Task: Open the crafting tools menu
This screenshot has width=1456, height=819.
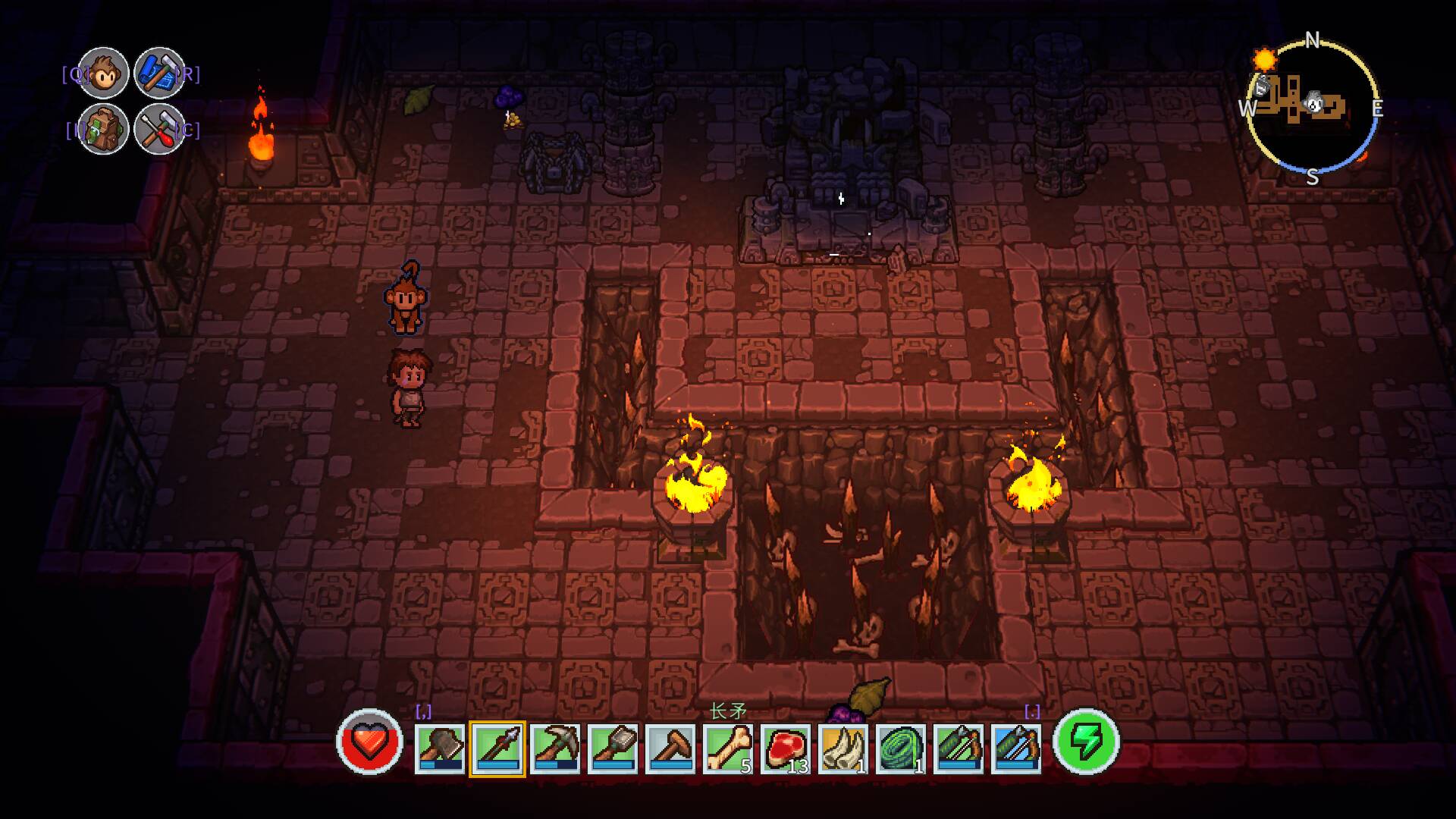Action: click(159, 129)
